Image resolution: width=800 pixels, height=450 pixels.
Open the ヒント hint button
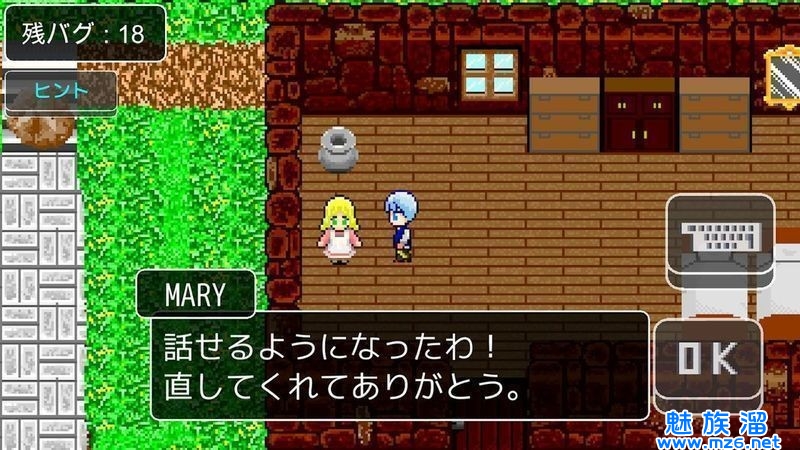(x=61, y=91)
